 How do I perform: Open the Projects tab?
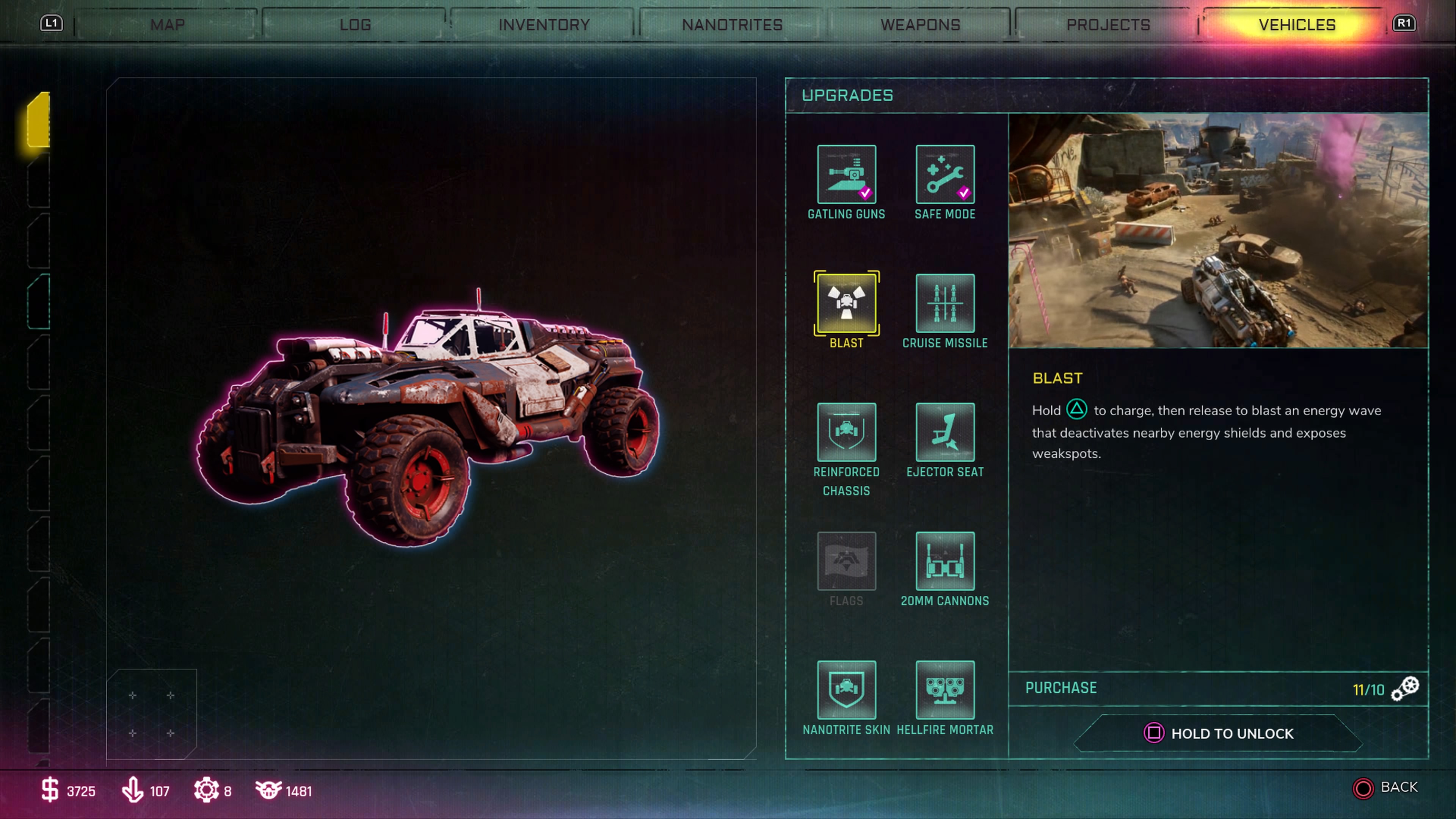[x=1108, y=25]
